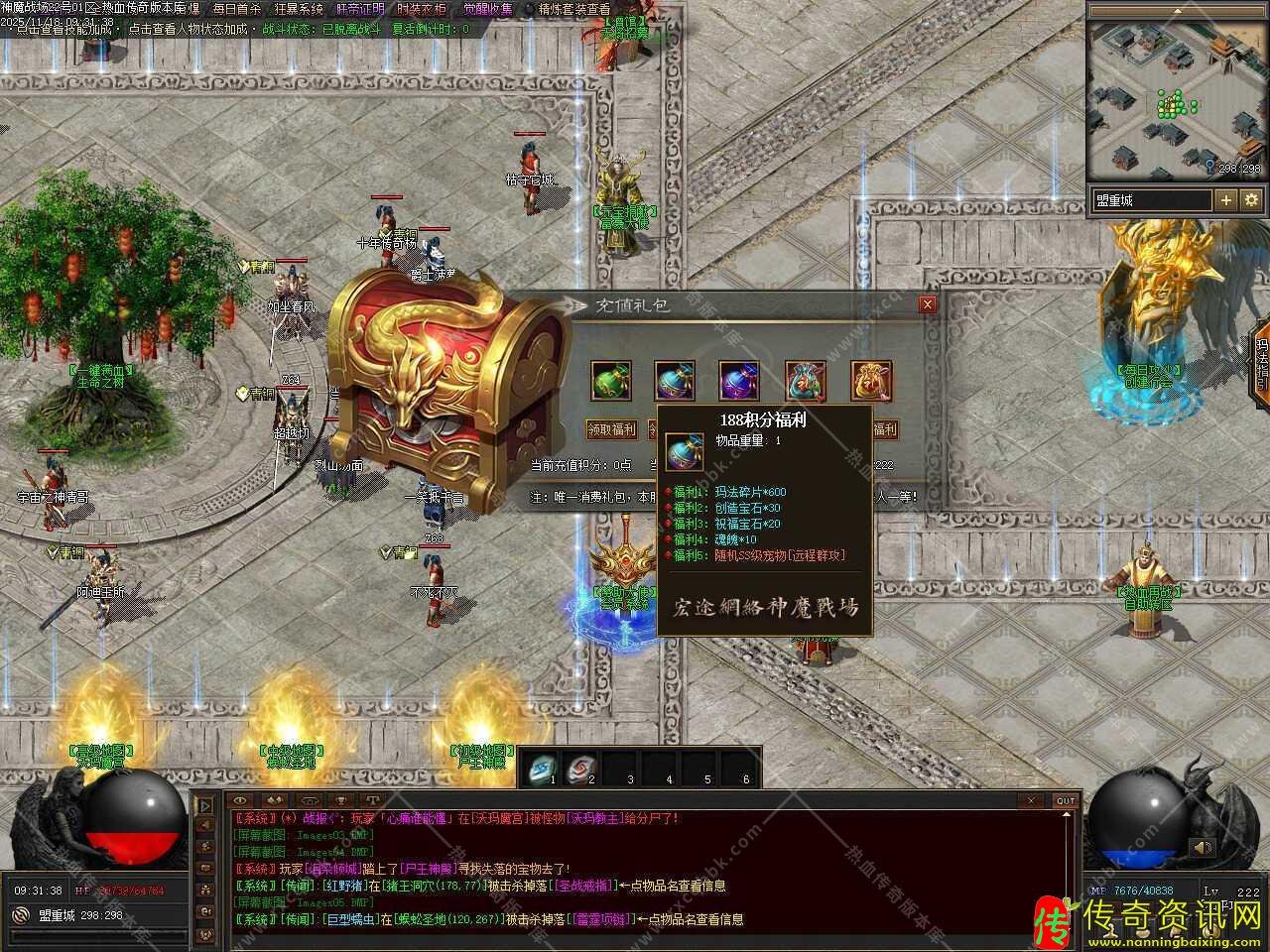Claim the first 领取福利 reward button
This screenshot has height=952, width=1270.
coord(611,429)
